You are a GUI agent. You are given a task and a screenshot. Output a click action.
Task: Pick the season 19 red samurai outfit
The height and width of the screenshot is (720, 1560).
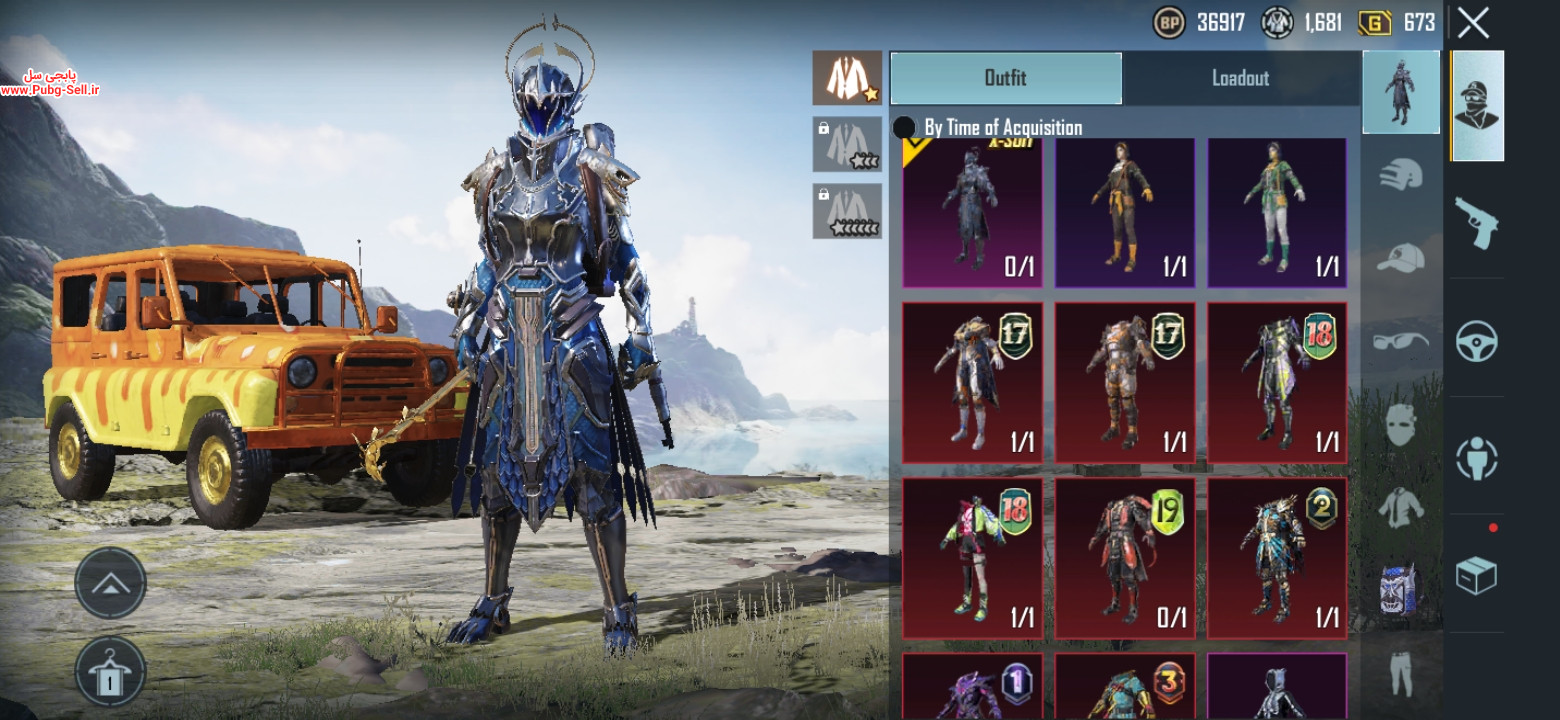tap(1125, 558)
